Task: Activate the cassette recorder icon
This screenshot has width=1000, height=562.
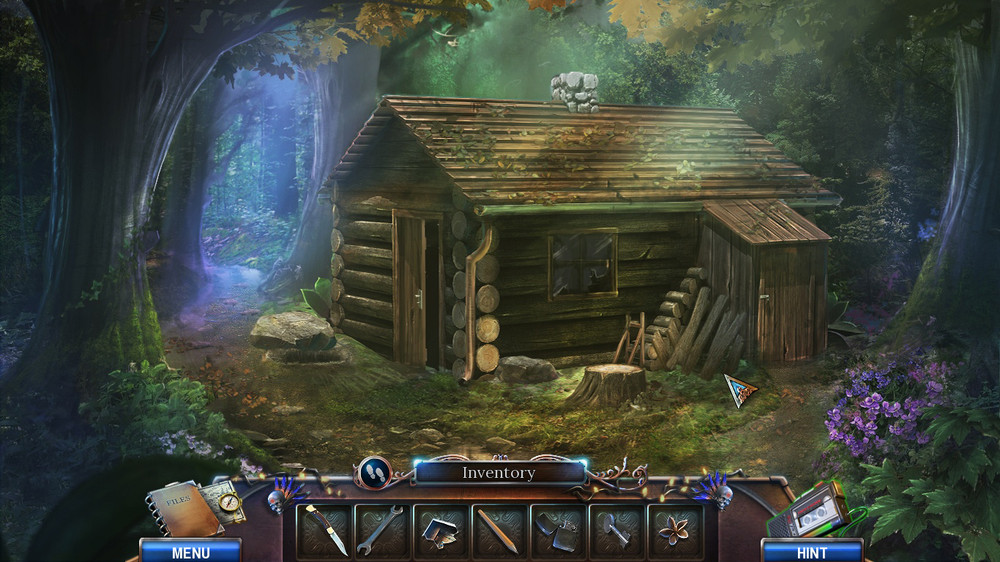Action: pyautogui.click(x=809, y=514)
